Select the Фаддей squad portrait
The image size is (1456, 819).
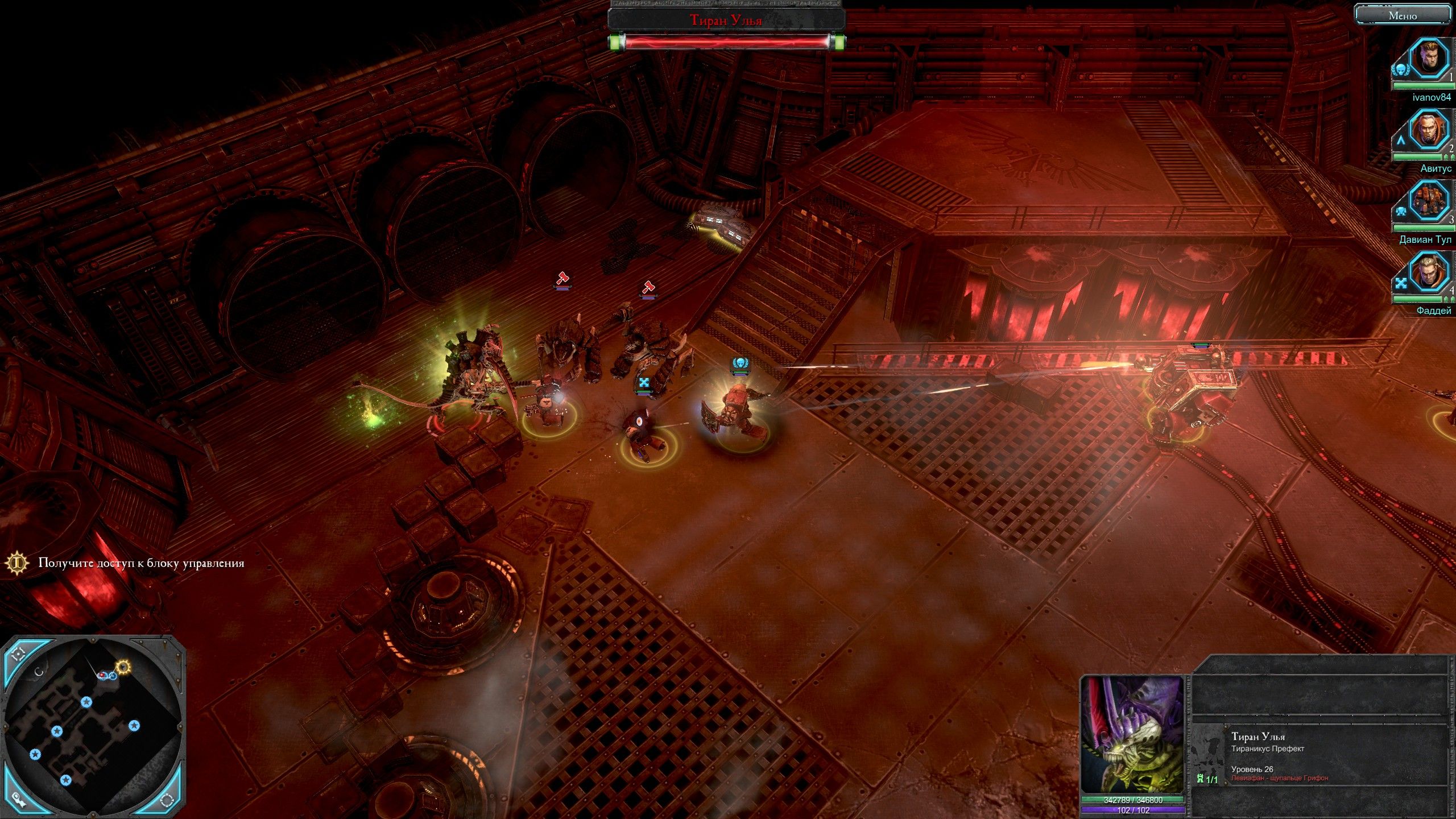coord(1428,272)
